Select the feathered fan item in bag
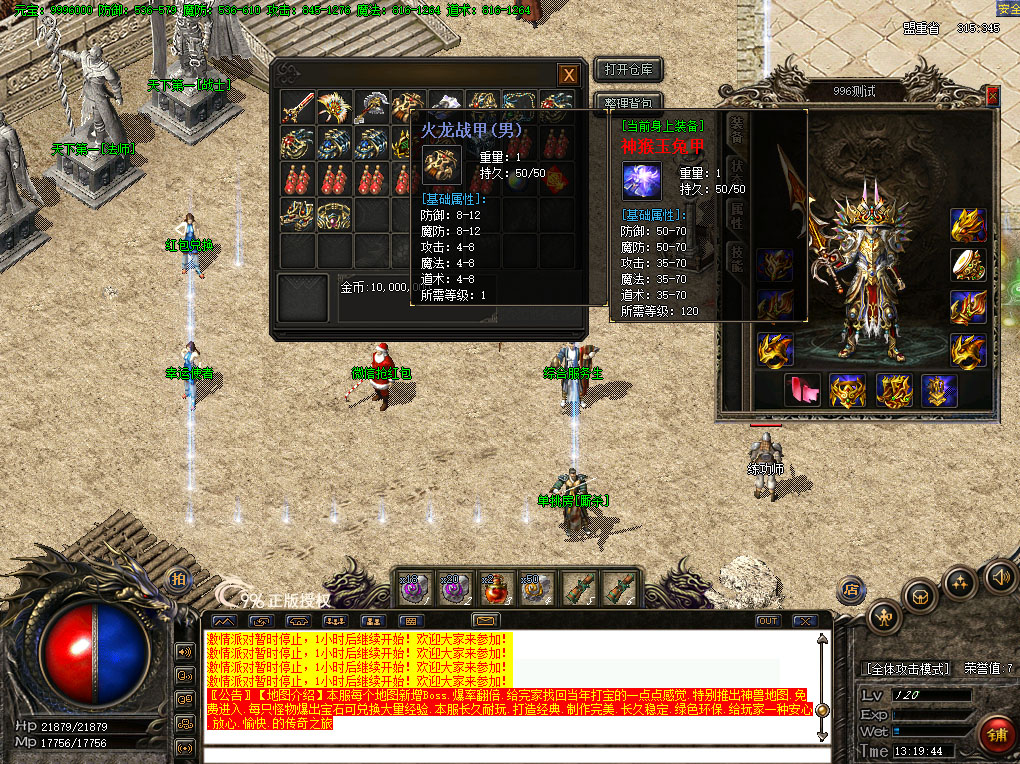 (334, 108)
